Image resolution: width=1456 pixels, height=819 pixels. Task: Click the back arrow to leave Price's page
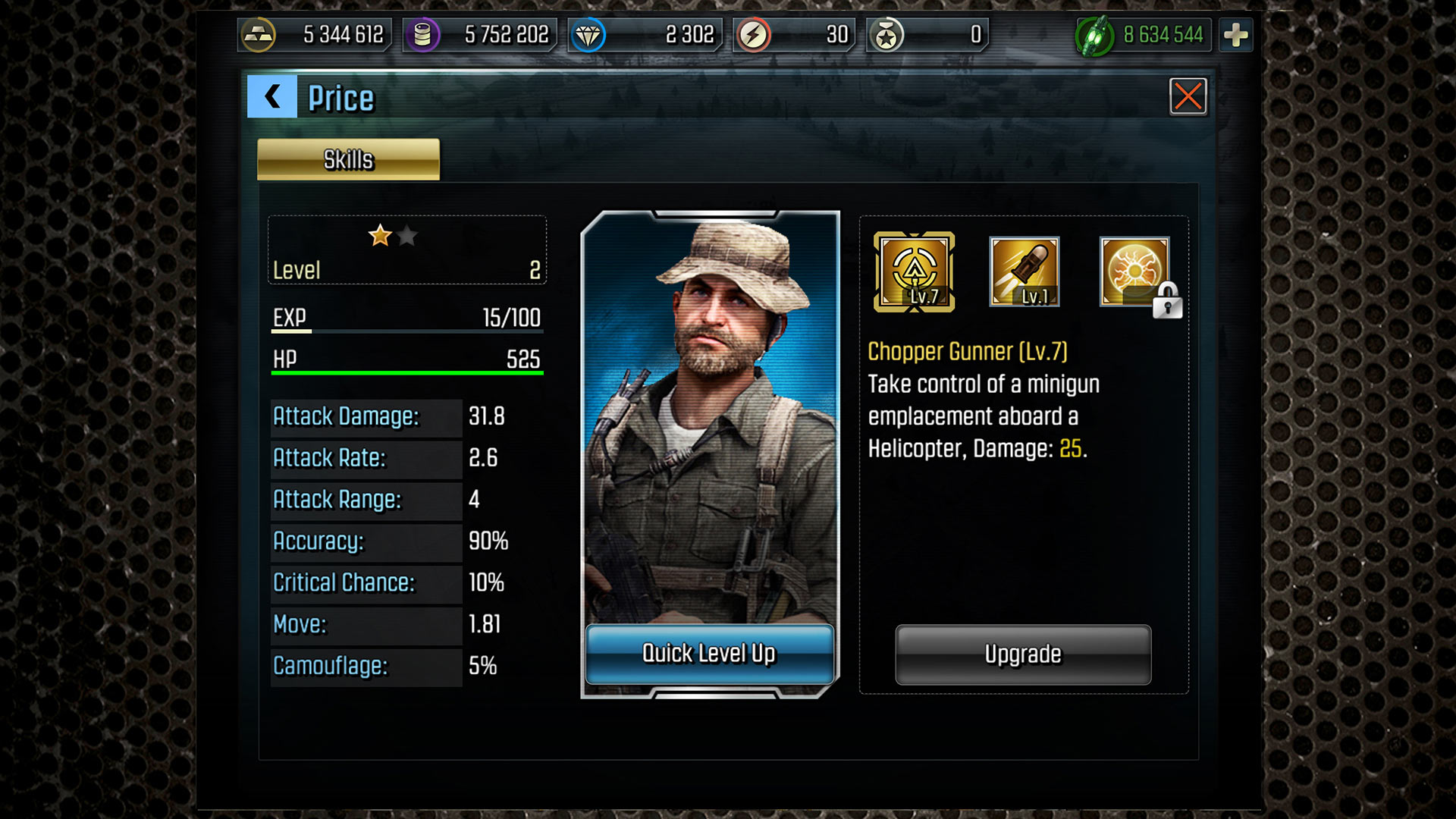coord(271,97)
